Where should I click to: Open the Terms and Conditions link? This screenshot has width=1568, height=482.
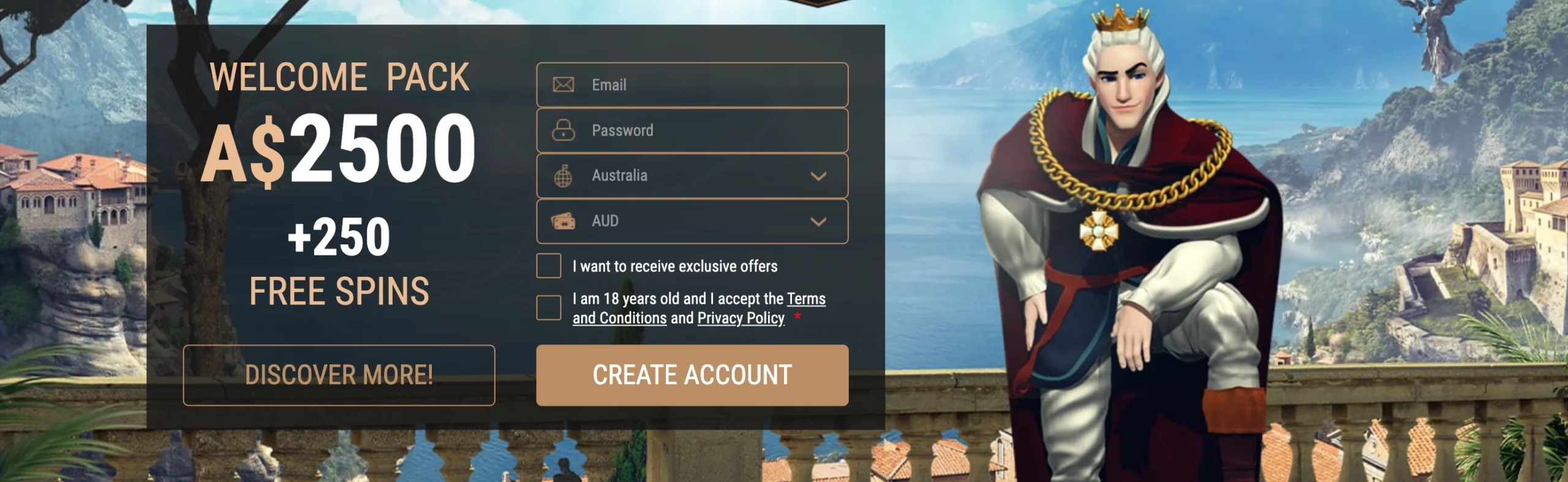pyautogui.click(x=619, y=318)
